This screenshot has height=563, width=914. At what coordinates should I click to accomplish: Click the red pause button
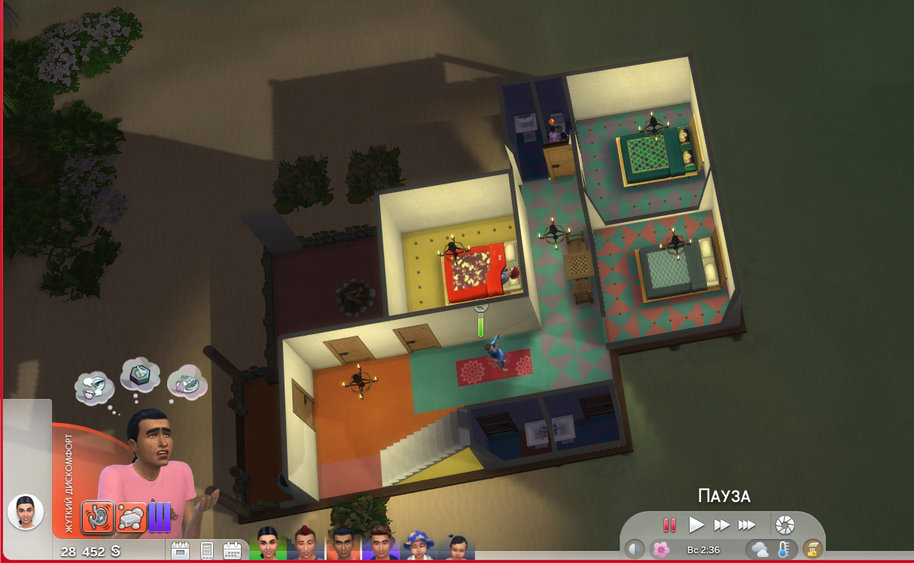[669, 524]
